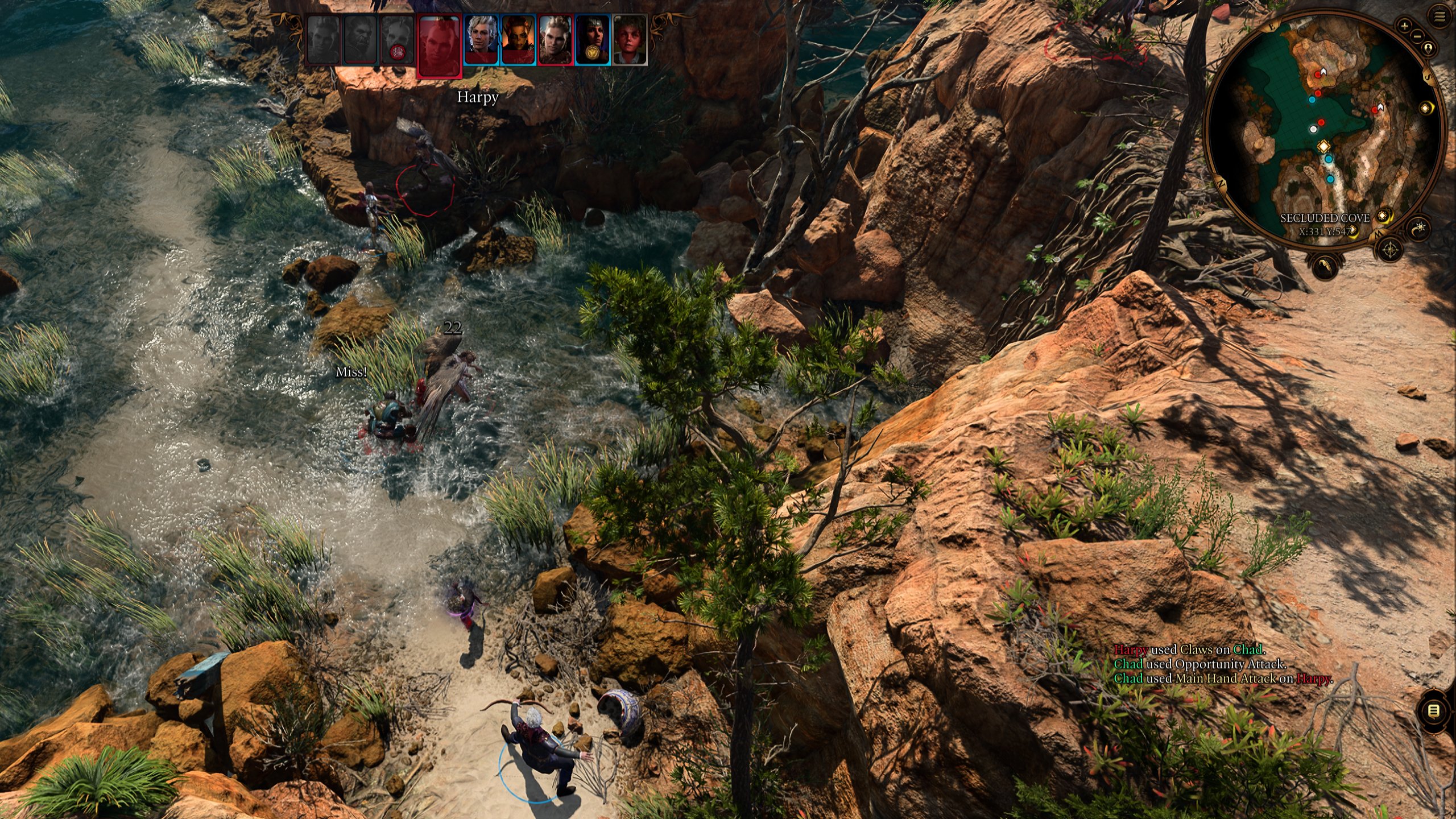Select the red horned tiefling's turn portrait
The width and height of the screenshot is (1456, 819).
coord(518,39)
